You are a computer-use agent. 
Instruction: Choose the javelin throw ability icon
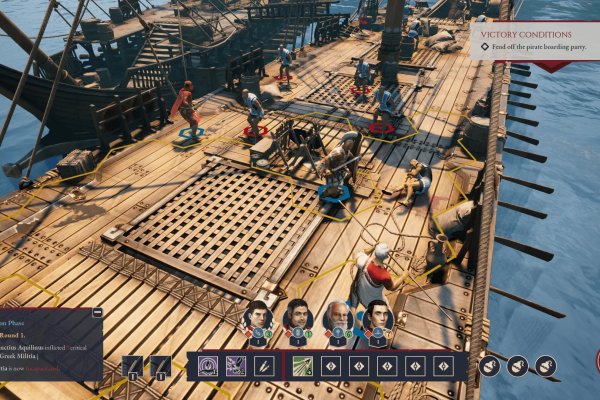tap(263, 366)
